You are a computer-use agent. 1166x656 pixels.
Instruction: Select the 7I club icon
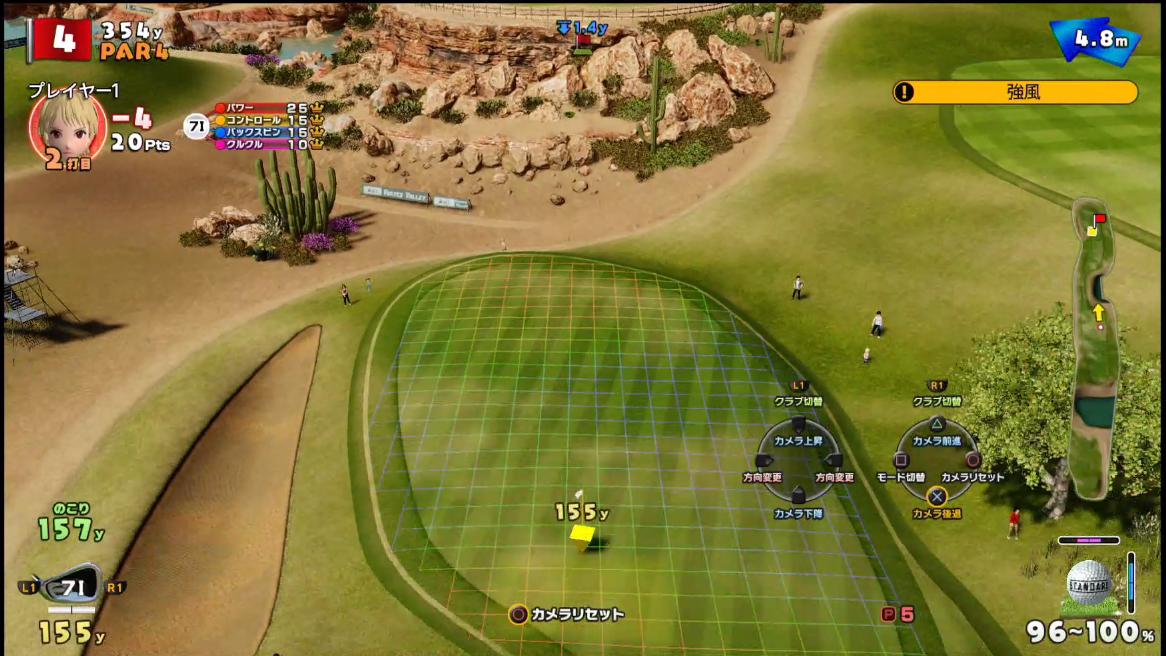[x=72, y=587]
